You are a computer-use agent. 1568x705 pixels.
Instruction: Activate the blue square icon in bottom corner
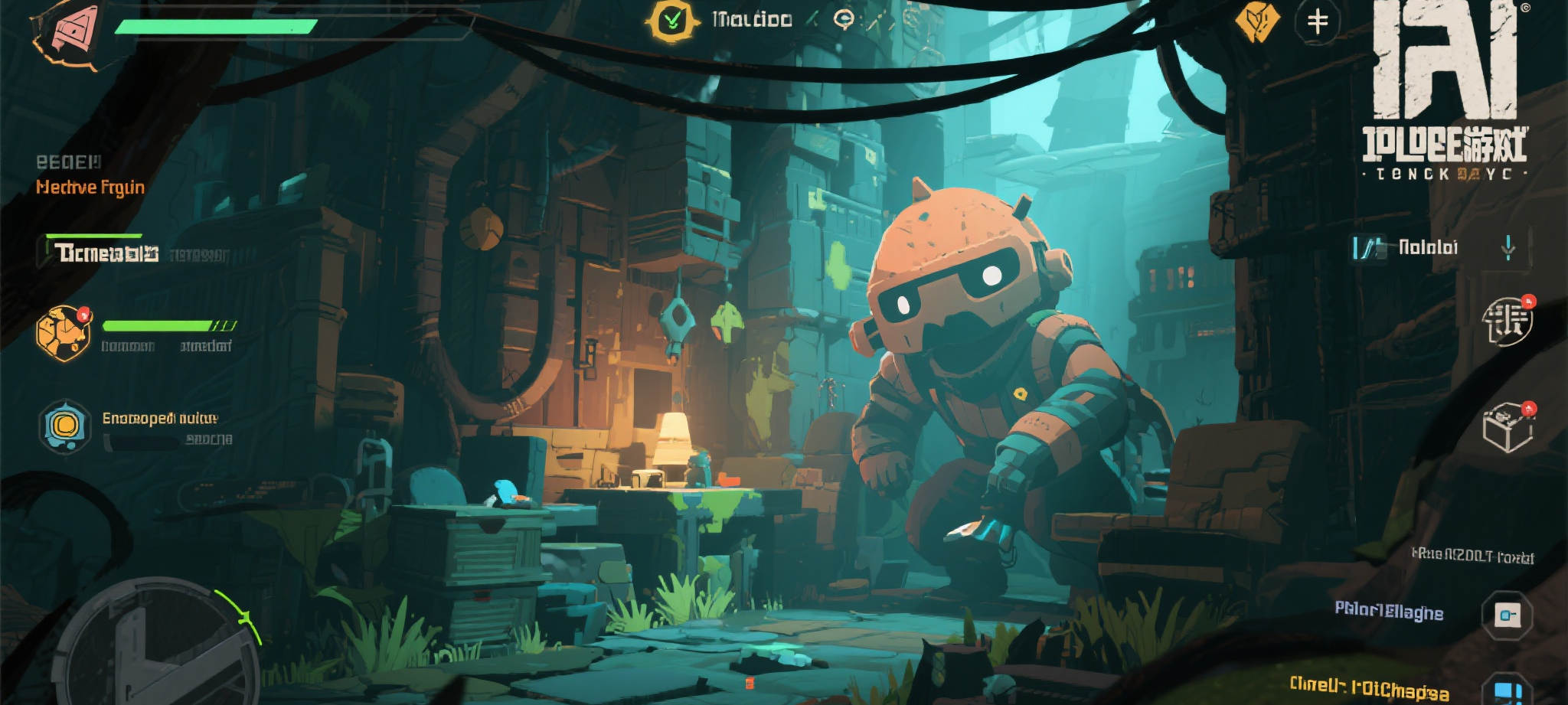[1507, 689]
